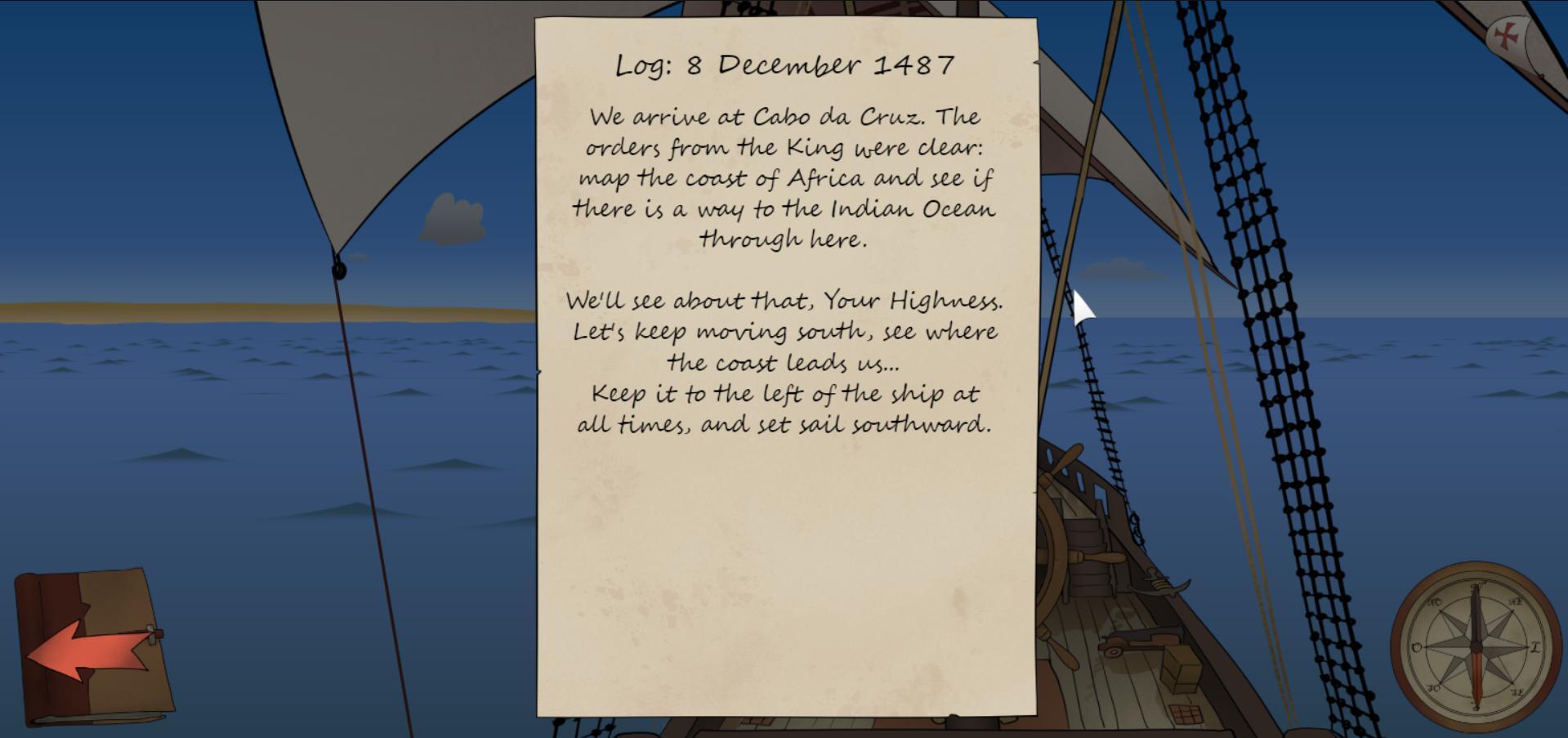Click the wooden crate on the deck
Viewport: 1568px width, 738px height.
pyautogui.click(x=1179, y=666)
